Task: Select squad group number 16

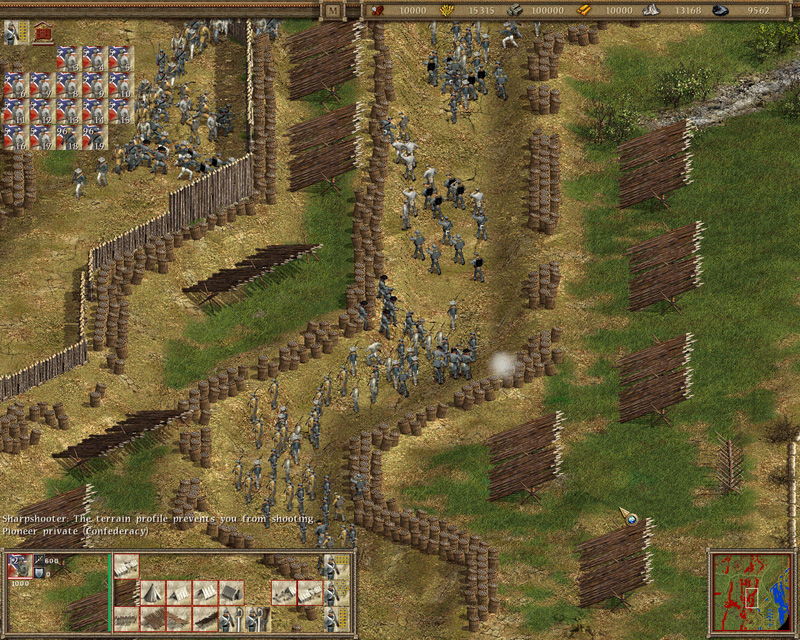Action: point(16,136)
